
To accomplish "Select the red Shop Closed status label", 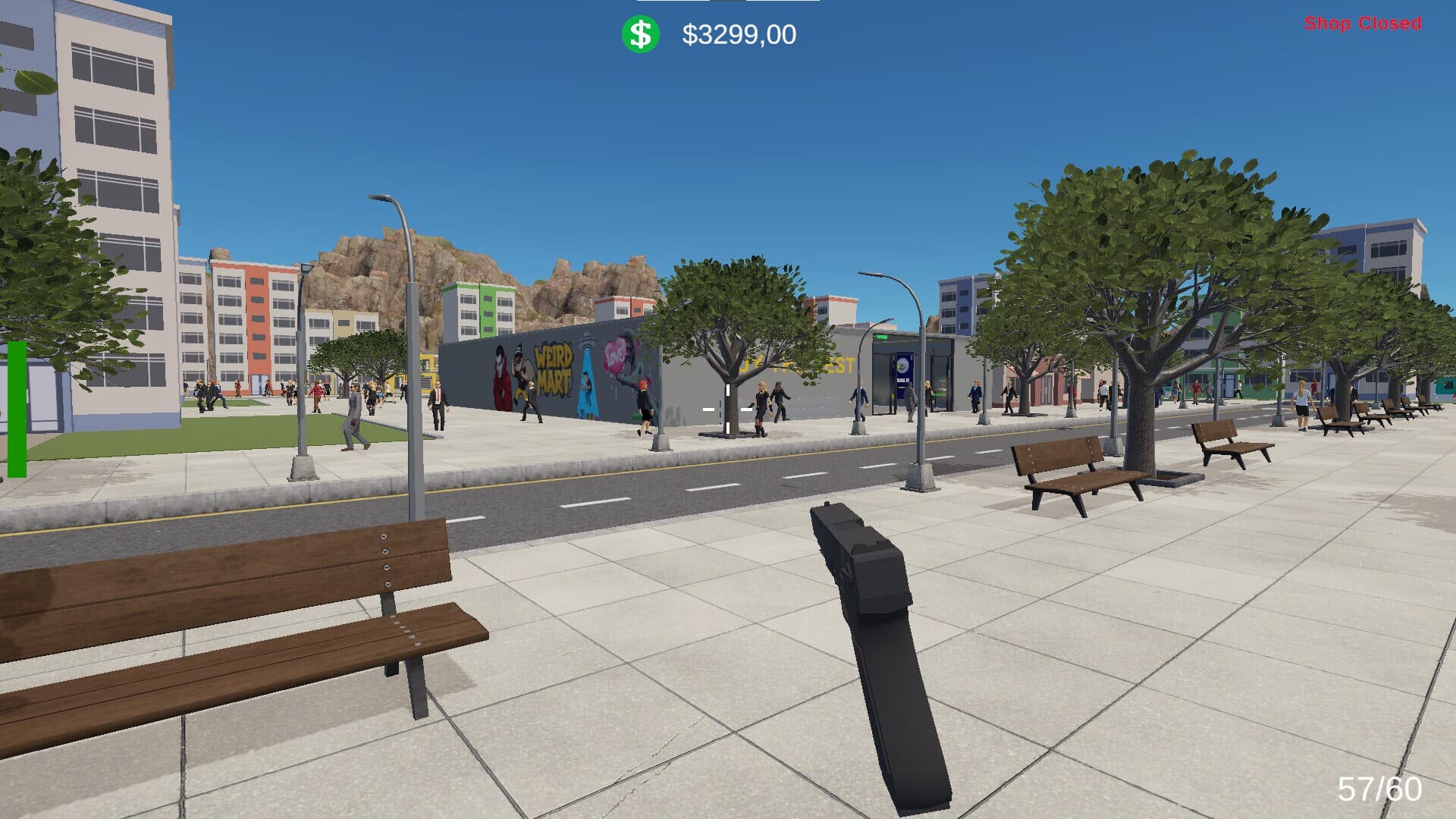I will (1362, 24).
